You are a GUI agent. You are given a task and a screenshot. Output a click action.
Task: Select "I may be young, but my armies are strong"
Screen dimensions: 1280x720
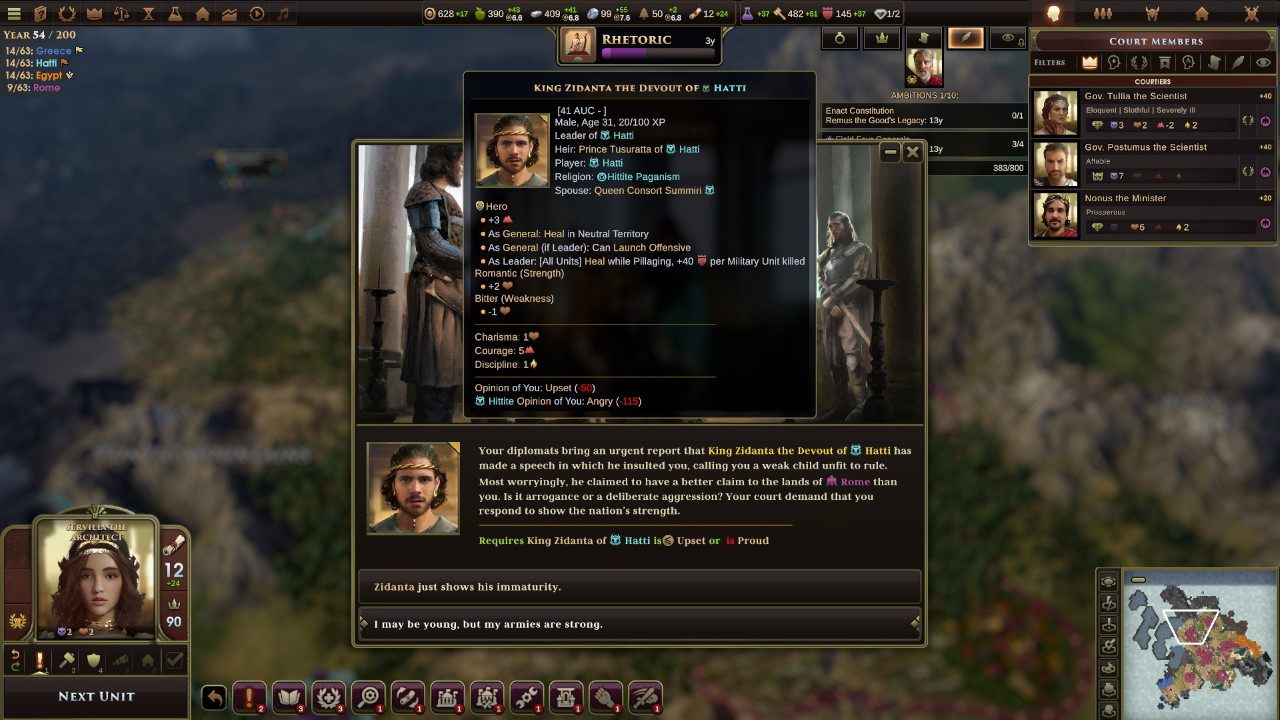[639, 624]
